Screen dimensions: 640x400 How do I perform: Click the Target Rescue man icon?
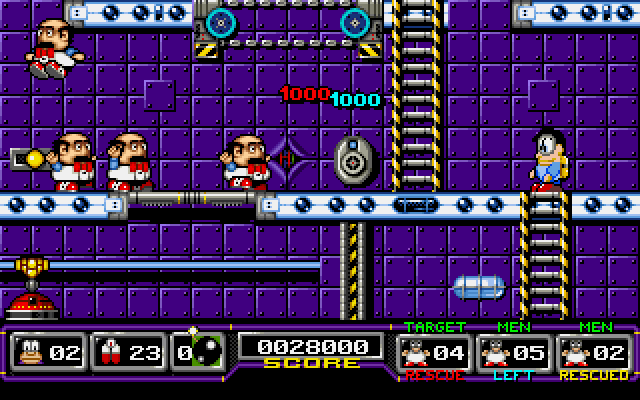click(416, 352)
